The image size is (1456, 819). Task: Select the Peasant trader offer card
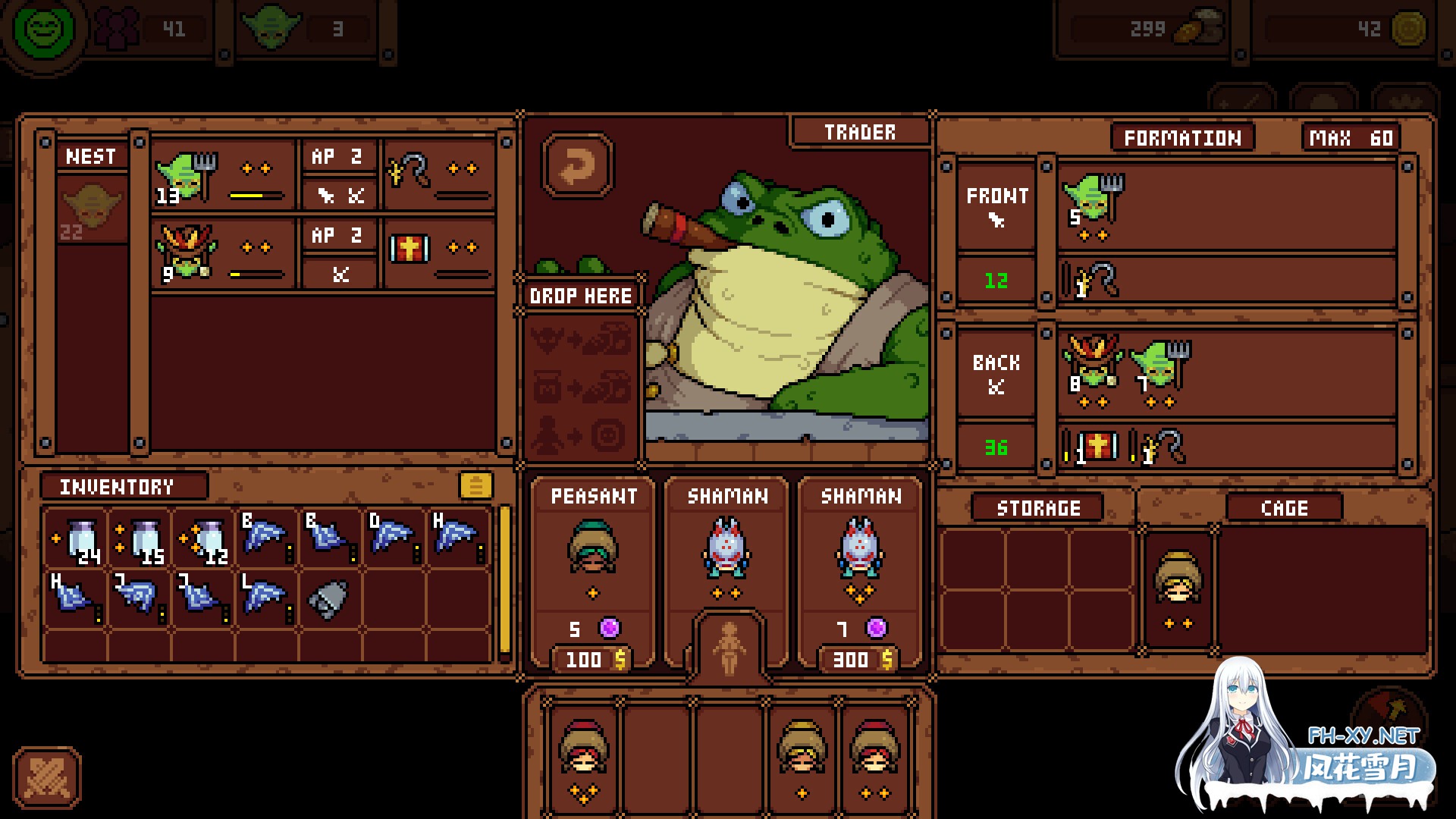point(593,573)
